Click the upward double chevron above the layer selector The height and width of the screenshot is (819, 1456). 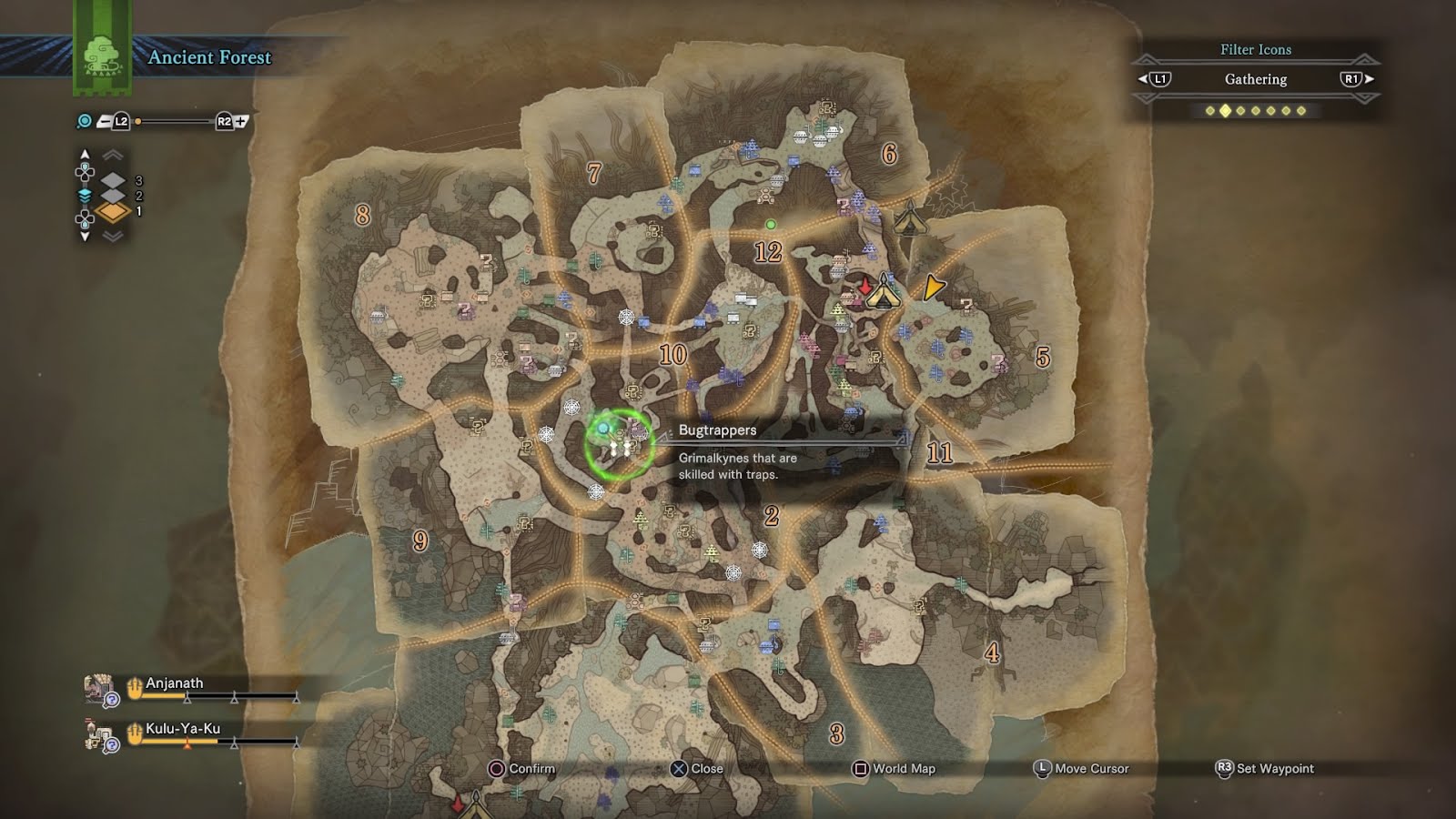(111, 154)
